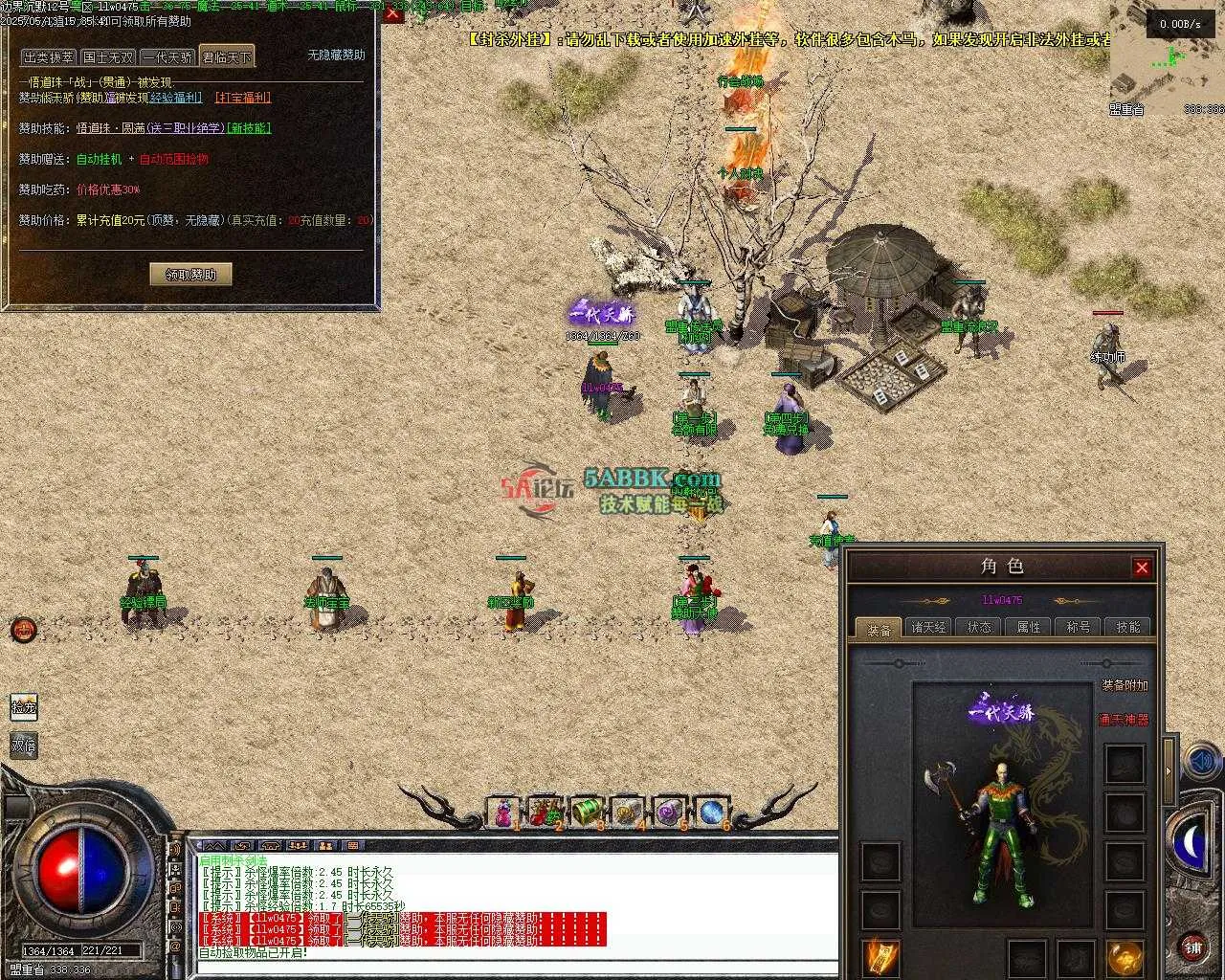The width and height of the screenshot is (1225, 980).
Task: Switch to the 出类拔萃 sponsor tab
Action: [x=48, y=57]
